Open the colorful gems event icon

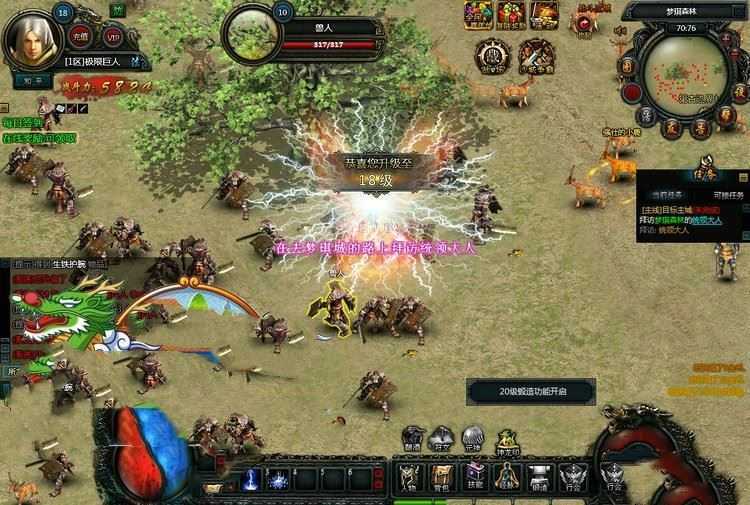point(477,14)
